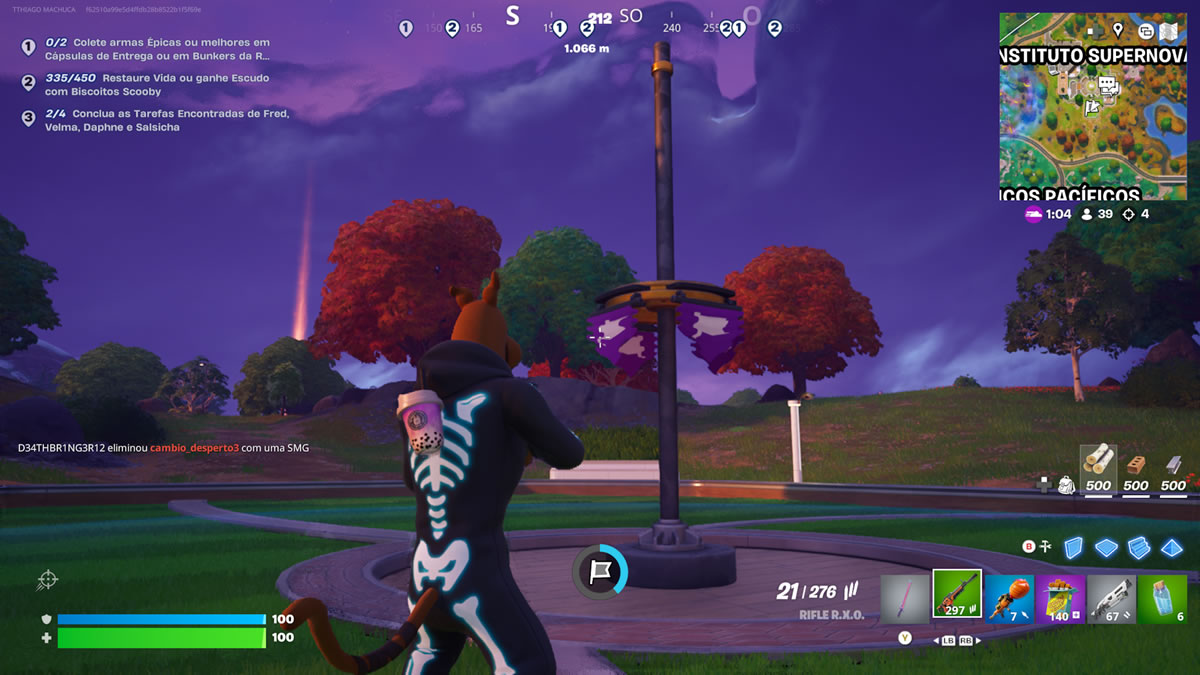Click the Fred, Velma, Daphne e Salsicha quest
The image size is (1200, 675).
(167, 120)
